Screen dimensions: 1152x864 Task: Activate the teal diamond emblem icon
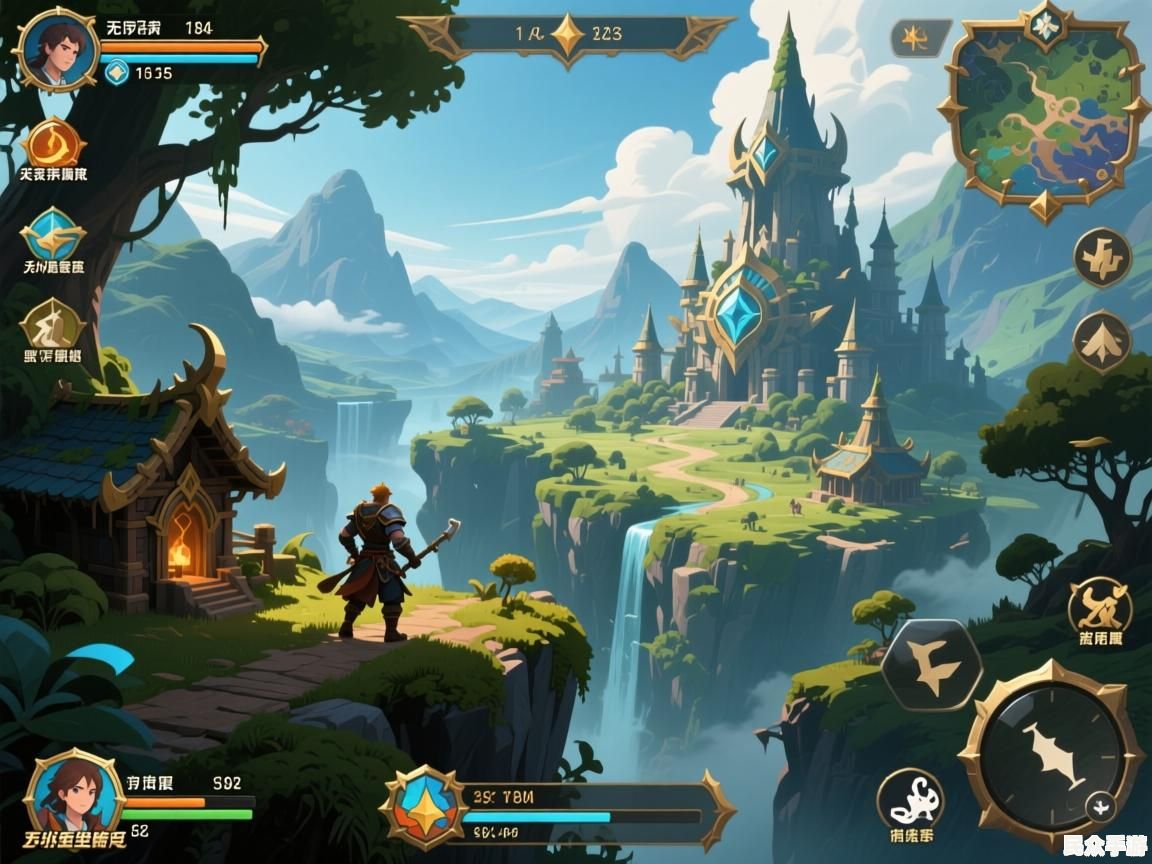[52, 234]
